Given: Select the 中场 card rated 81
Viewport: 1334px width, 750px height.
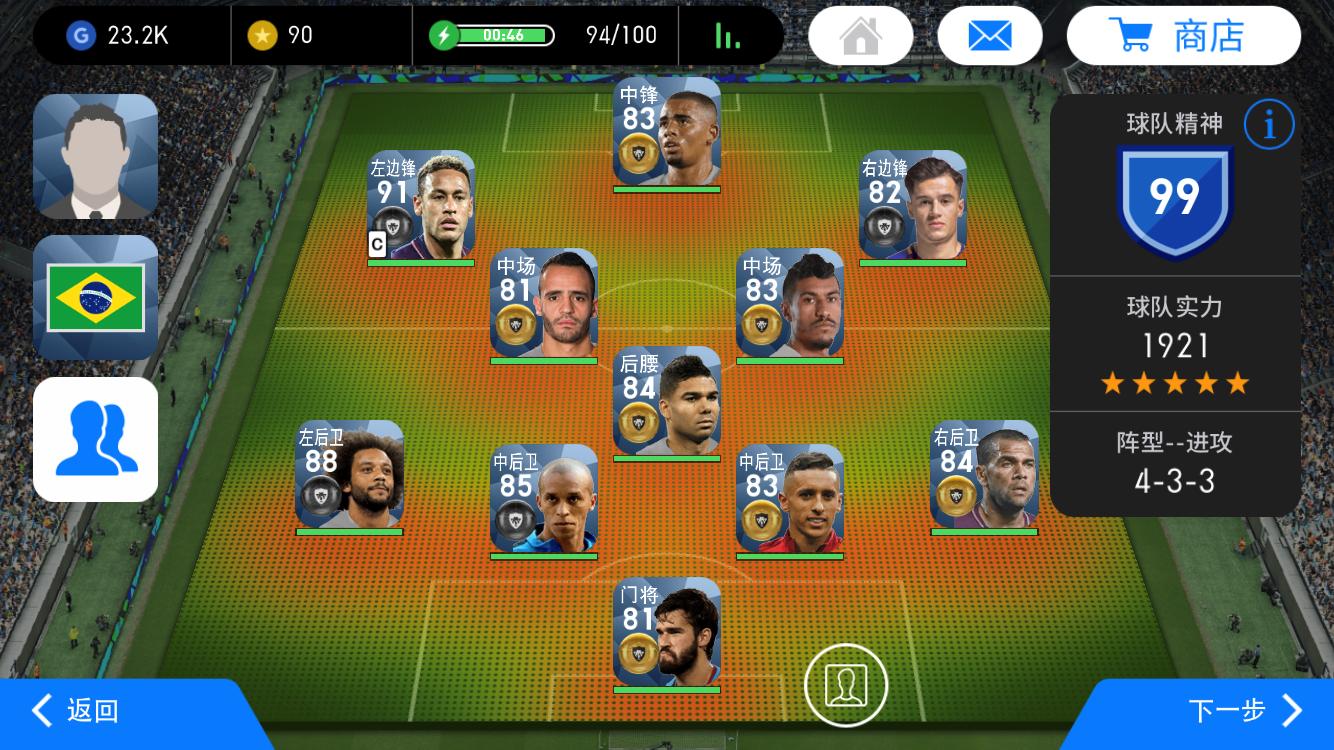Looking at the screenshot, I should pos(544,304).
